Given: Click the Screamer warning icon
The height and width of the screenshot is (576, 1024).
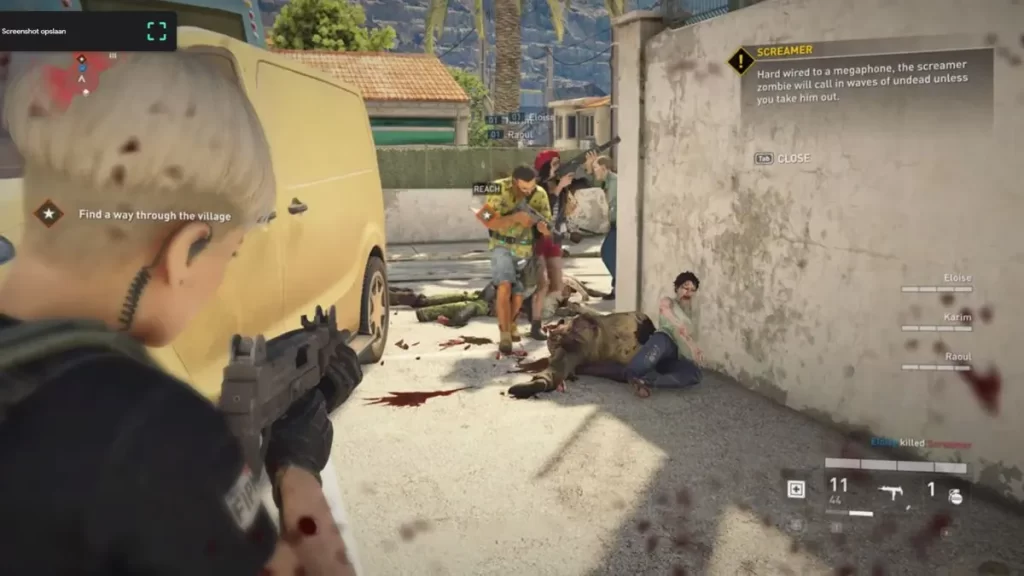Looking at the screenshot, I should 740,61.
